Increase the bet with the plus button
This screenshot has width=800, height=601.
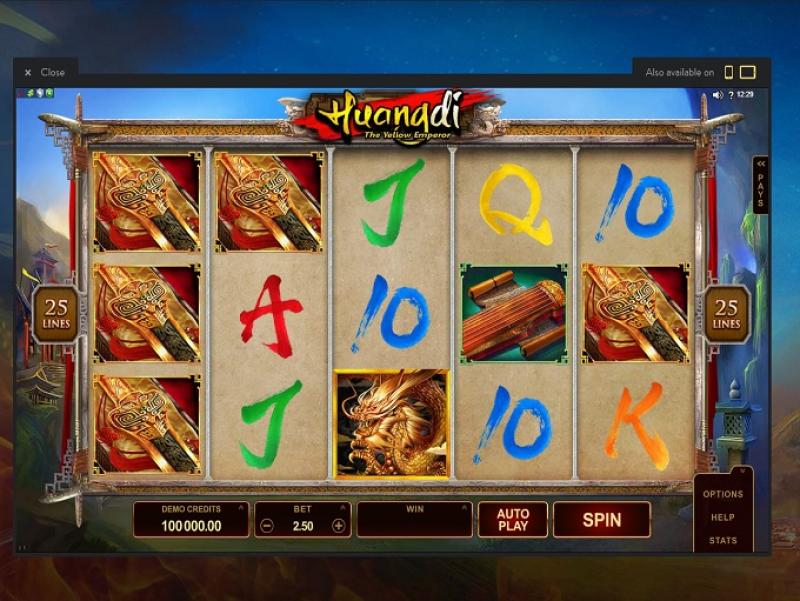[x=339, y=526]
